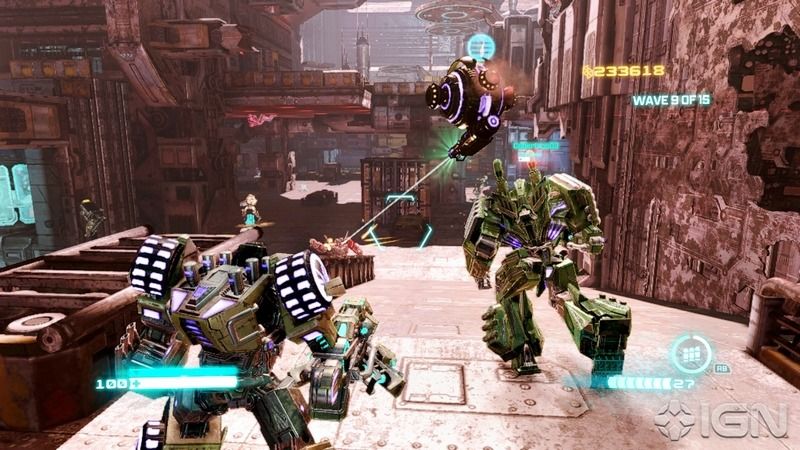Activate the circular ability icon beside the ammo bar

pyautogui.click(x=691, y=354)
